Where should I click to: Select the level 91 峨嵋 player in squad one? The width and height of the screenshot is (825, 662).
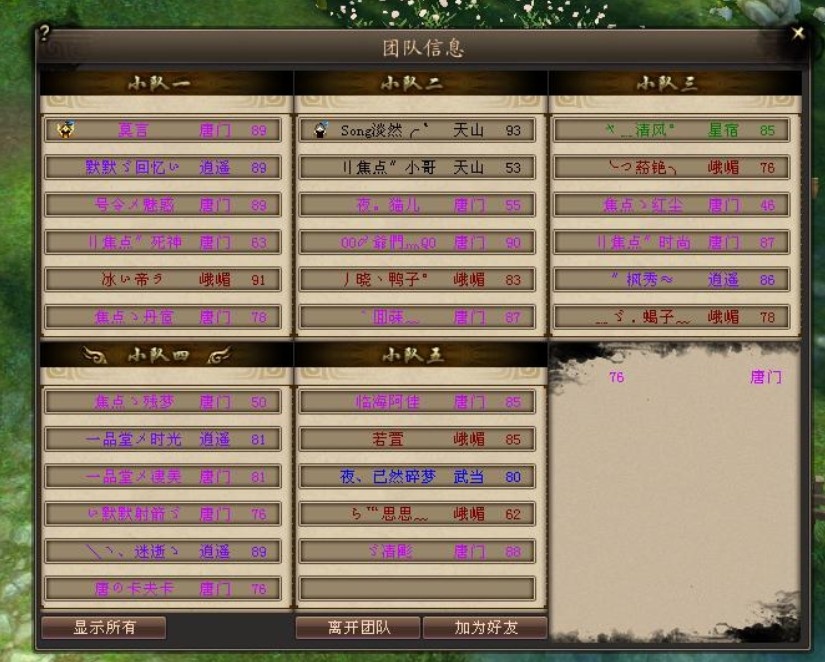[163, 279]
